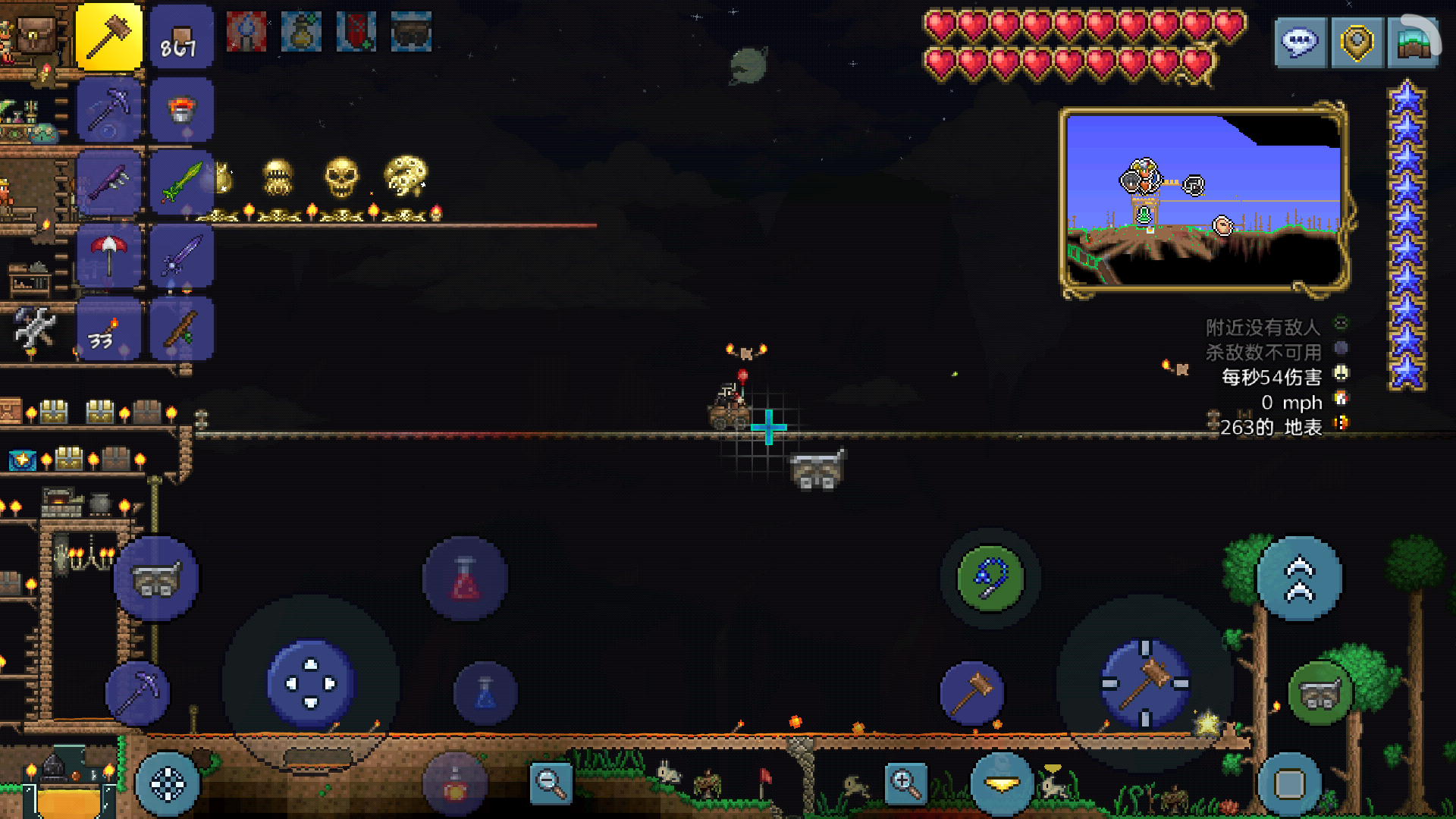Image resolution: width=1456 pixels, height=819 pixels.
Task: Use the blue mana potion quick button
Action: coord(485,693)
